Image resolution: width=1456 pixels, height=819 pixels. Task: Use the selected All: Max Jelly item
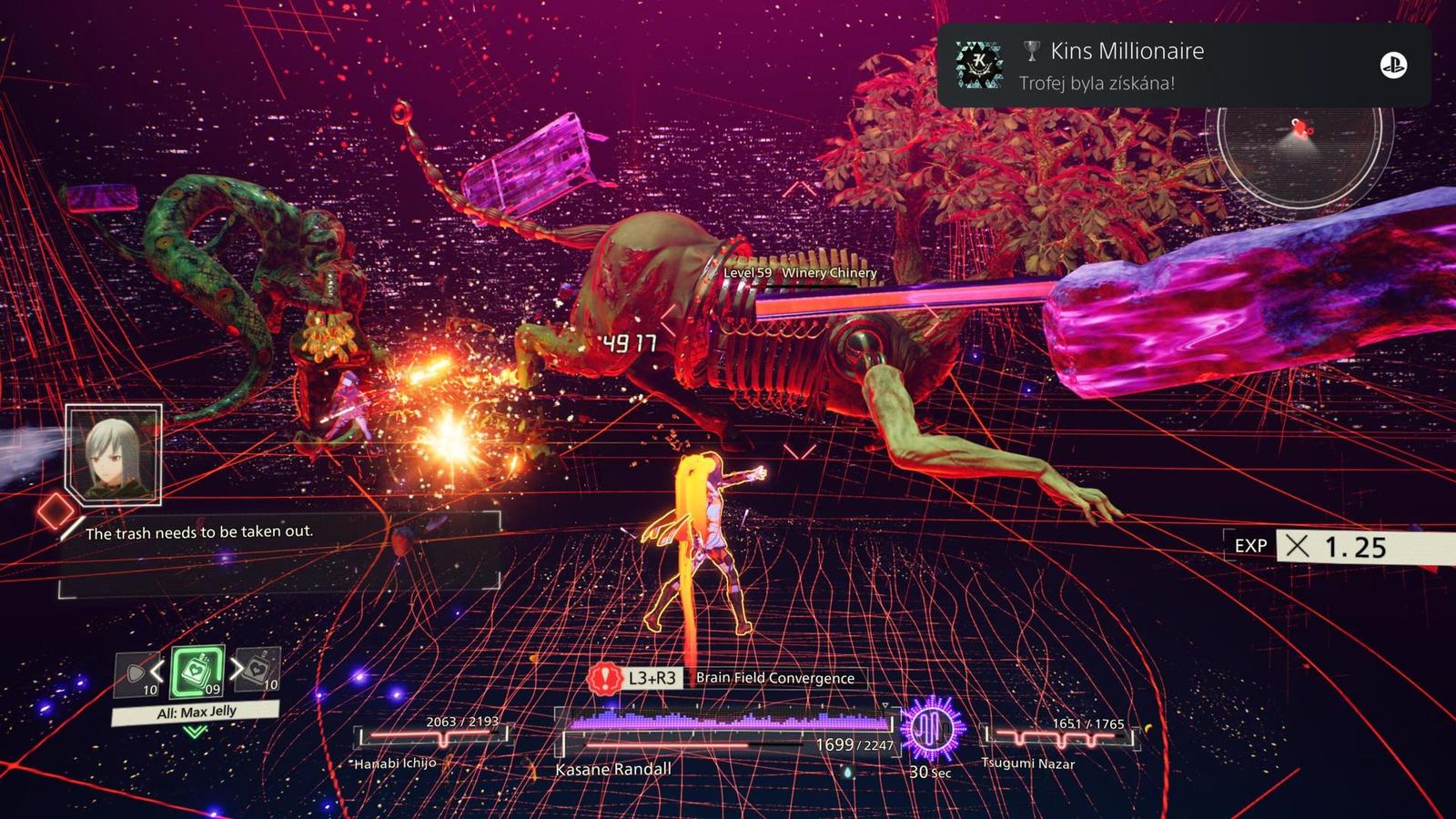pos(197,672)
